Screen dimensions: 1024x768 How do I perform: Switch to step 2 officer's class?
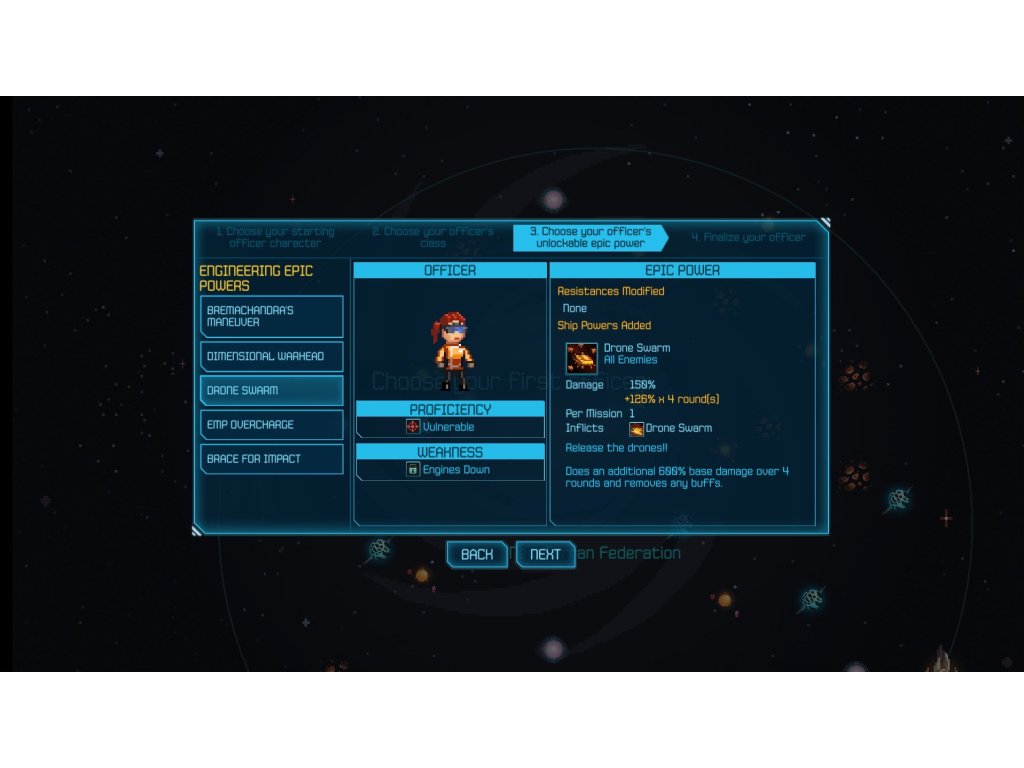coord(433,237)
